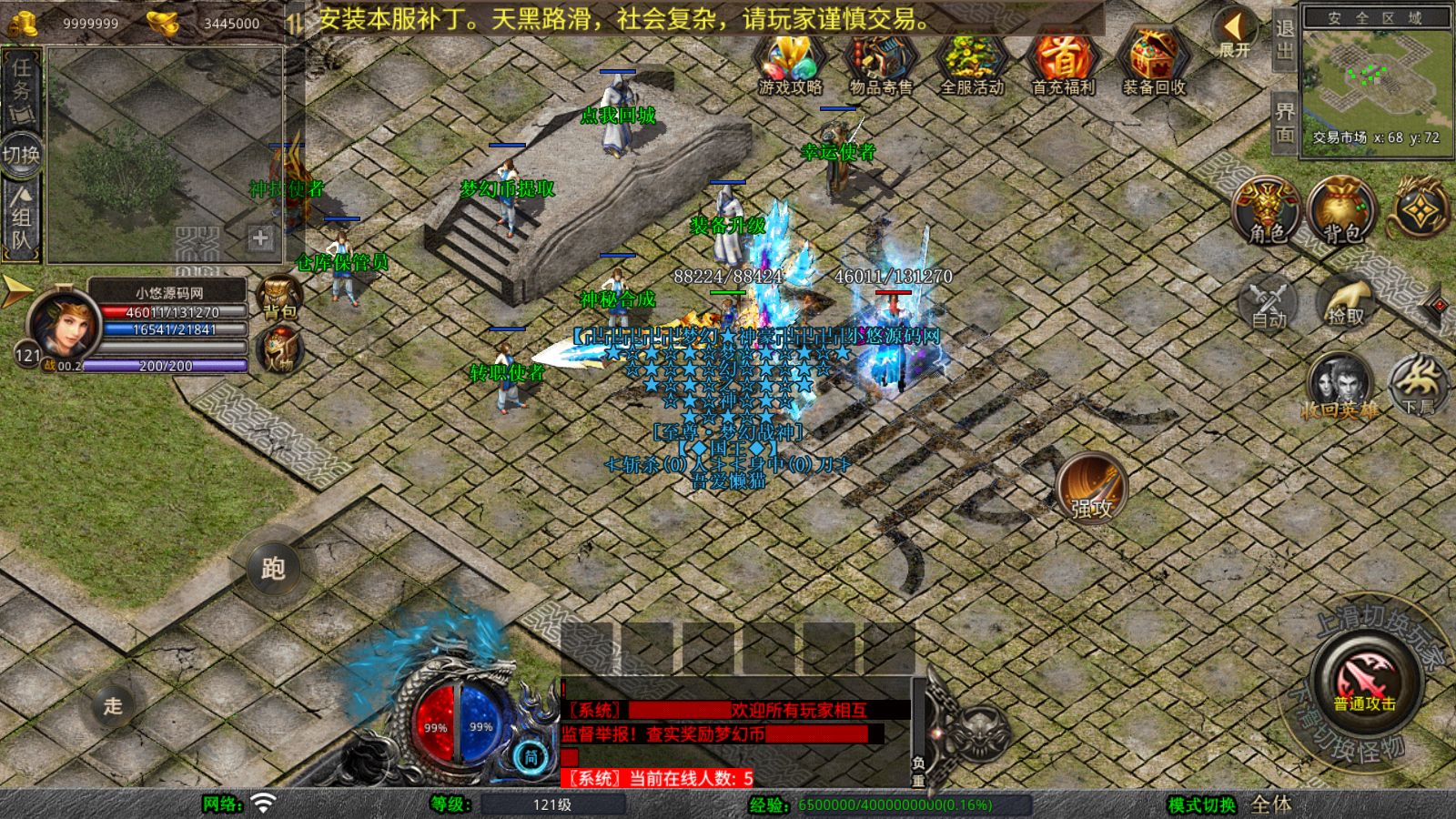Open the 物品寄售 consignment shop
The width and height of the screenshot is (1456, 819).
tap(880, 64)
